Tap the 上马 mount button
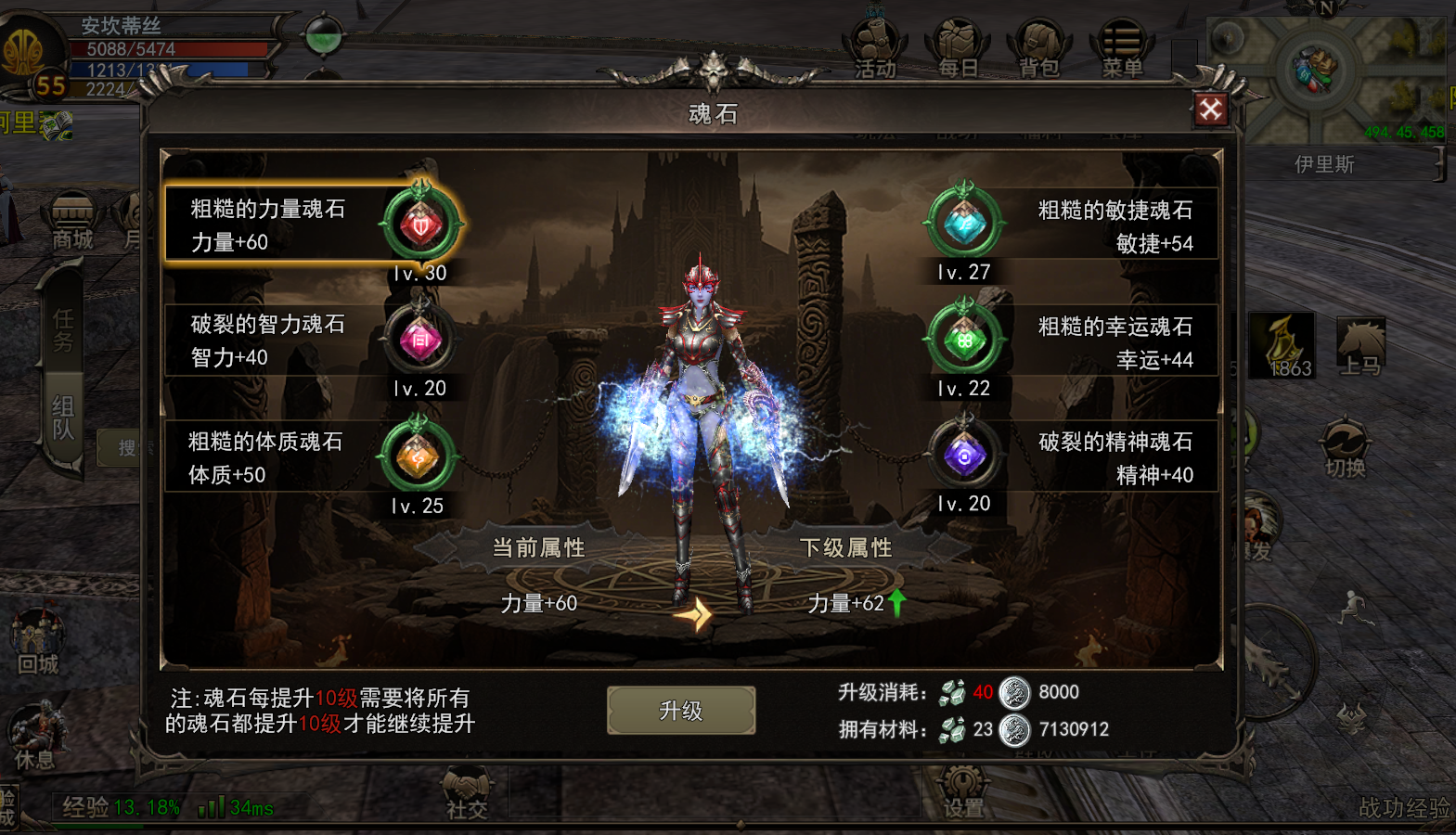This screenshot has height=835, width=1456. coord(1360,346)
